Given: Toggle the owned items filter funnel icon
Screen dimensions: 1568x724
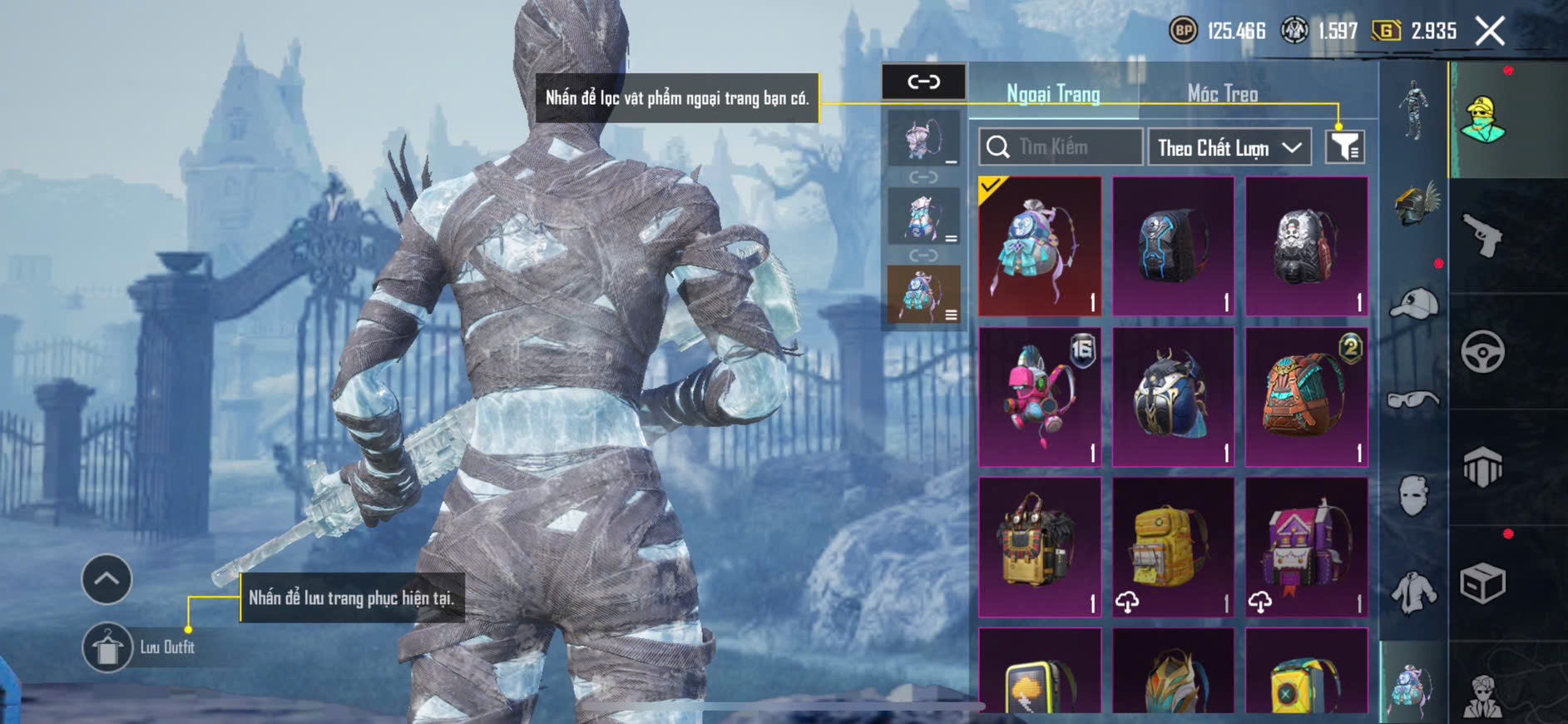Looking at the screenshot, I should pyautogui.click(x=1344, y=147).
